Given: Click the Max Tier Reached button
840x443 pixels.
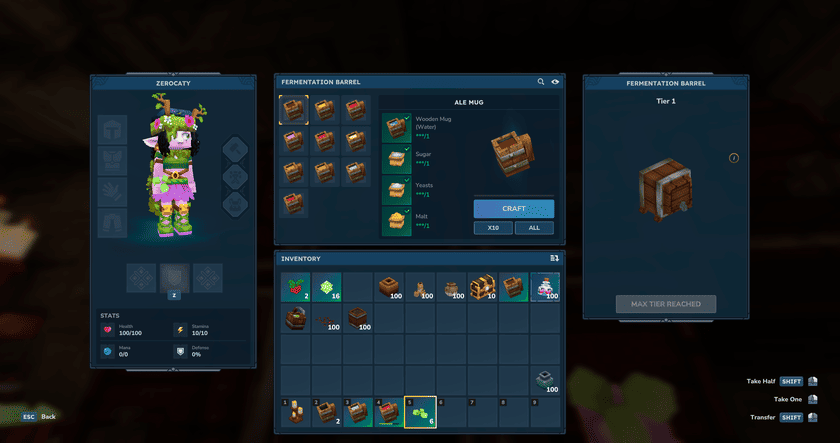Looking at the screenshot, I should pyautogui.click(x=665, y=304).
